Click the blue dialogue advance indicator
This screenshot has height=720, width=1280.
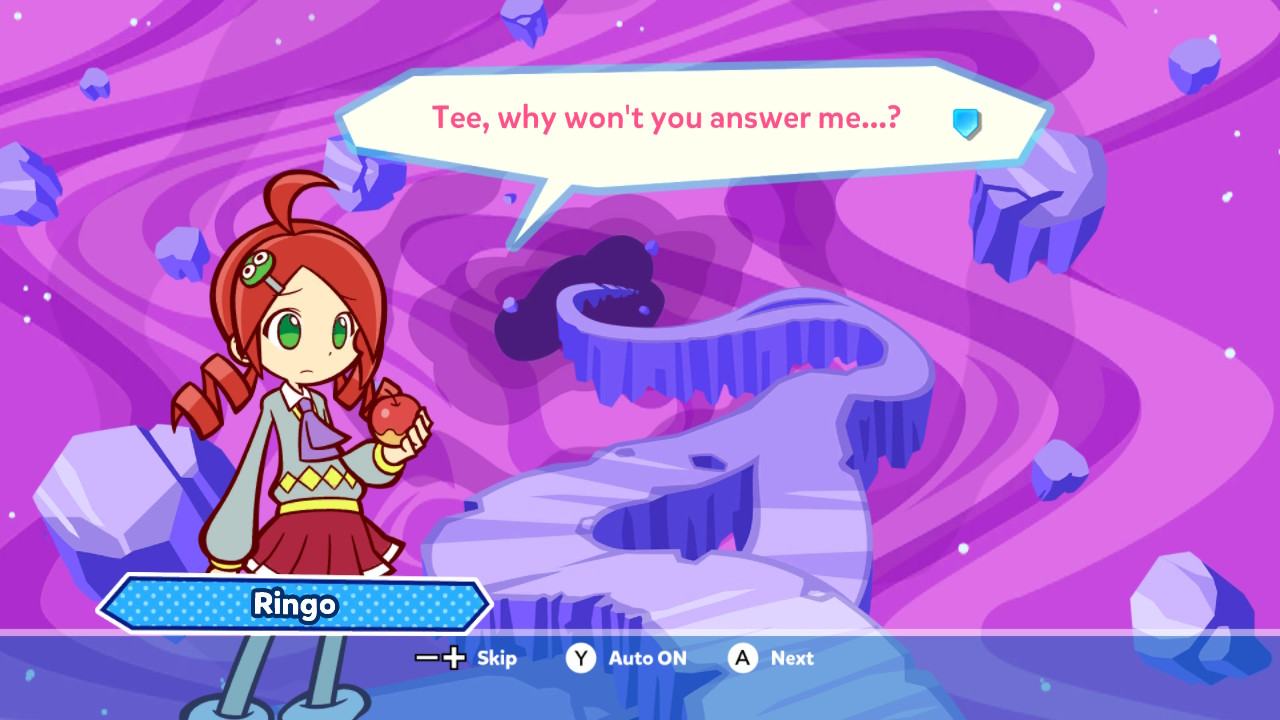click(966, 123)
